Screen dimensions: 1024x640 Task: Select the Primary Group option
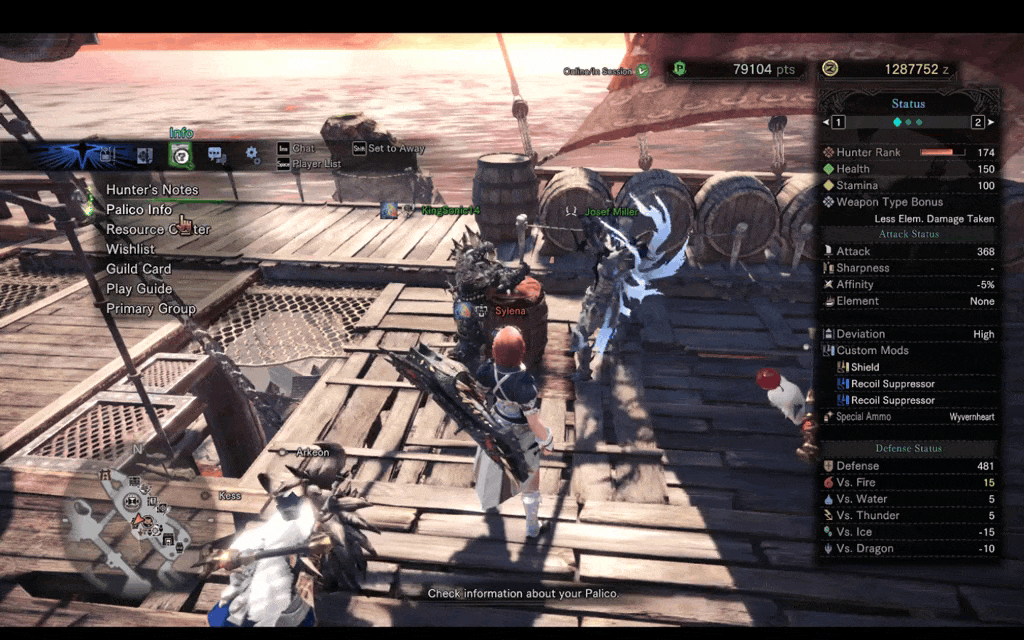point(151,309)
